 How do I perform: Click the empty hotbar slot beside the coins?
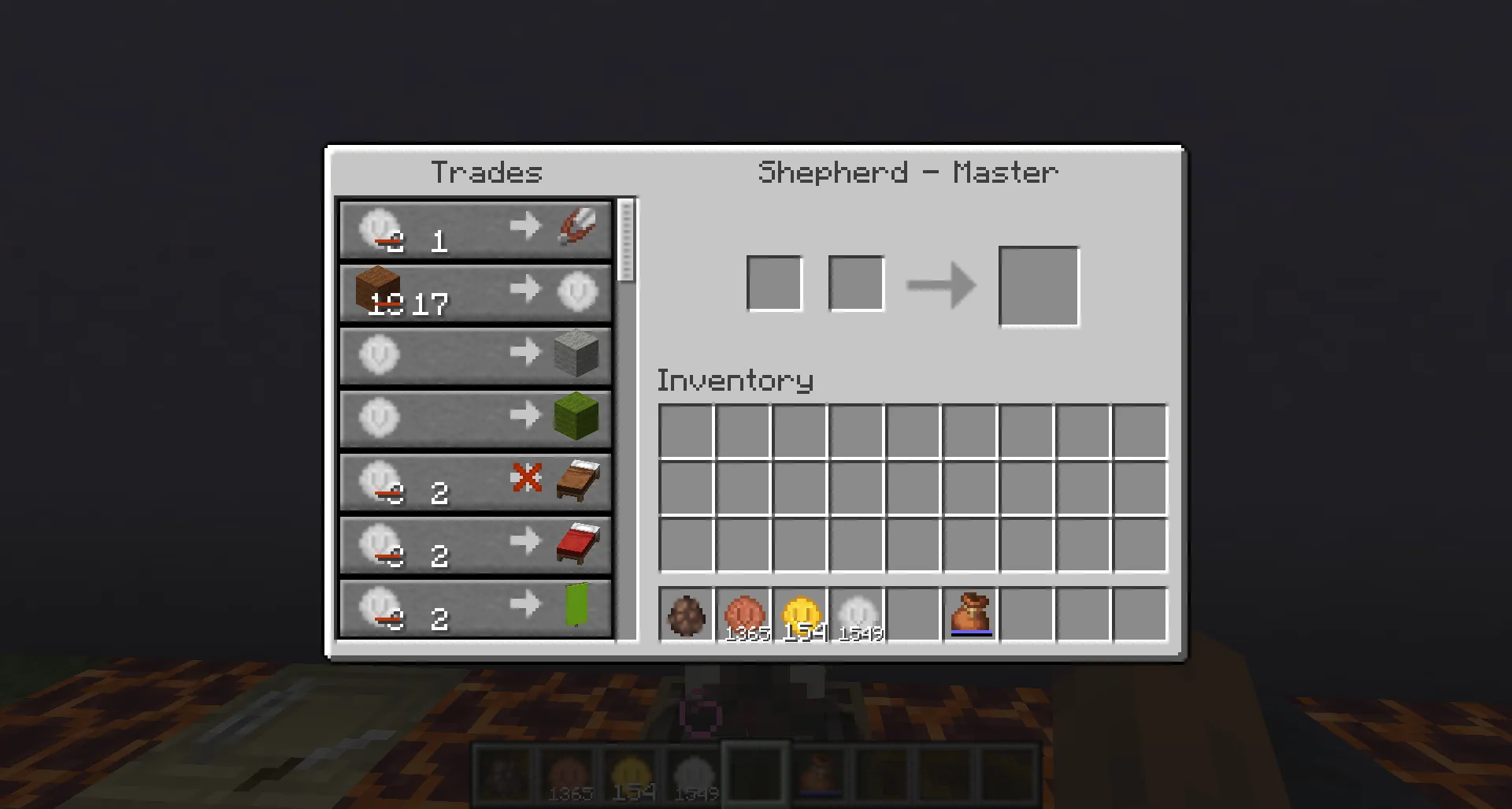point(913,614)
